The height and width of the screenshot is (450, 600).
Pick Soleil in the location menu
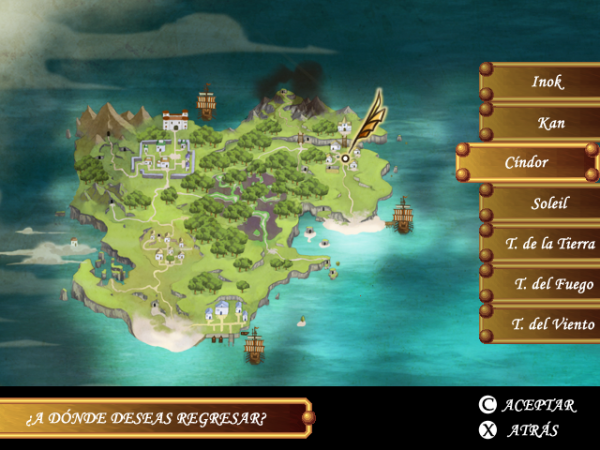pos(545,203)
